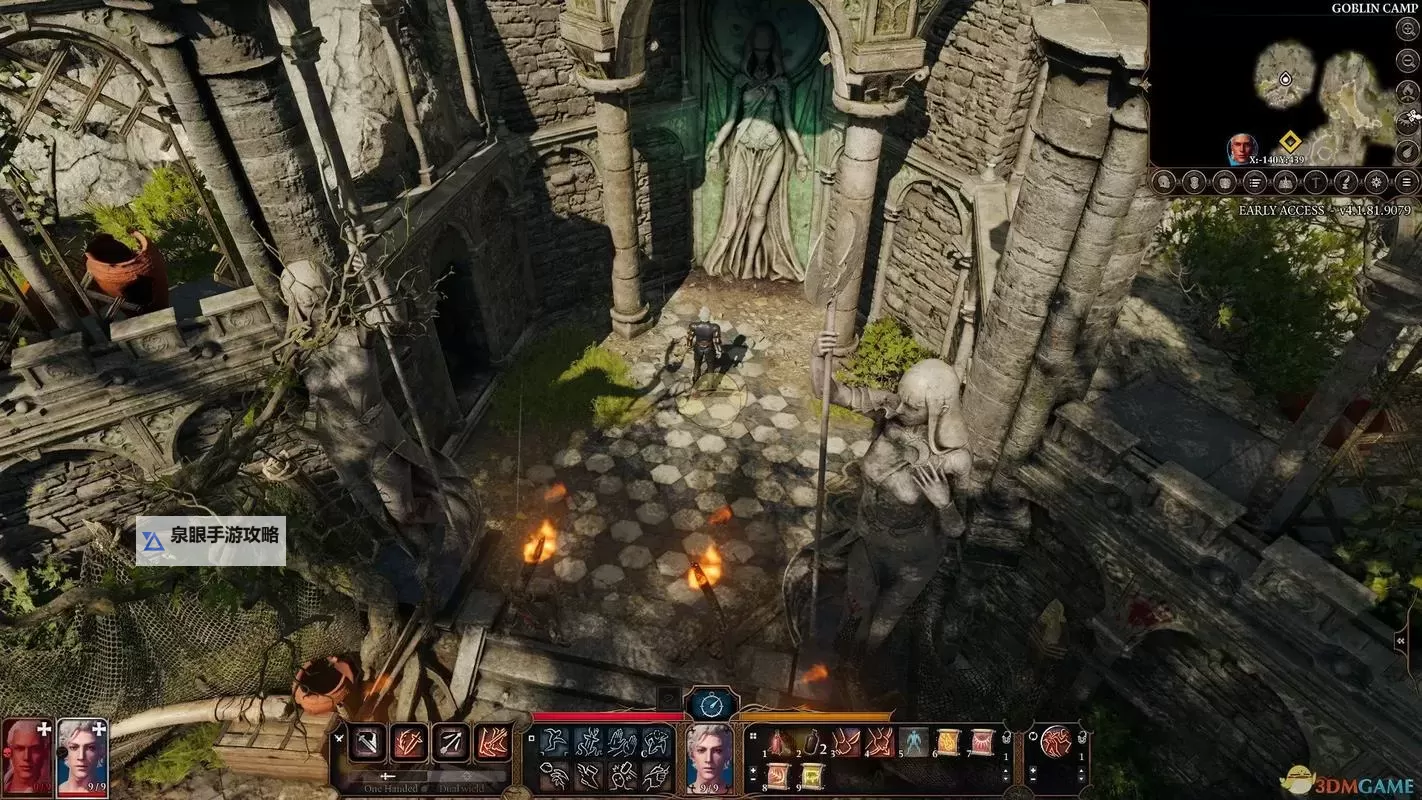The height and width of the screenshot is (800, 1422).
Task: Activate the melee main-hand weapon attack icon
Action: (367, 742)
